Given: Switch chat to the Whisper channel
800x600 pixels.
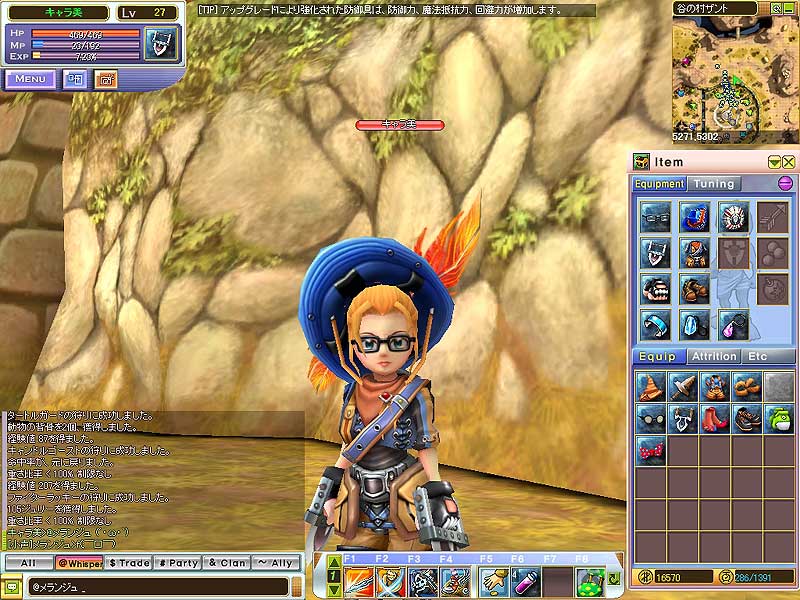Looking at the screenshot, I should tap(79, 563).
